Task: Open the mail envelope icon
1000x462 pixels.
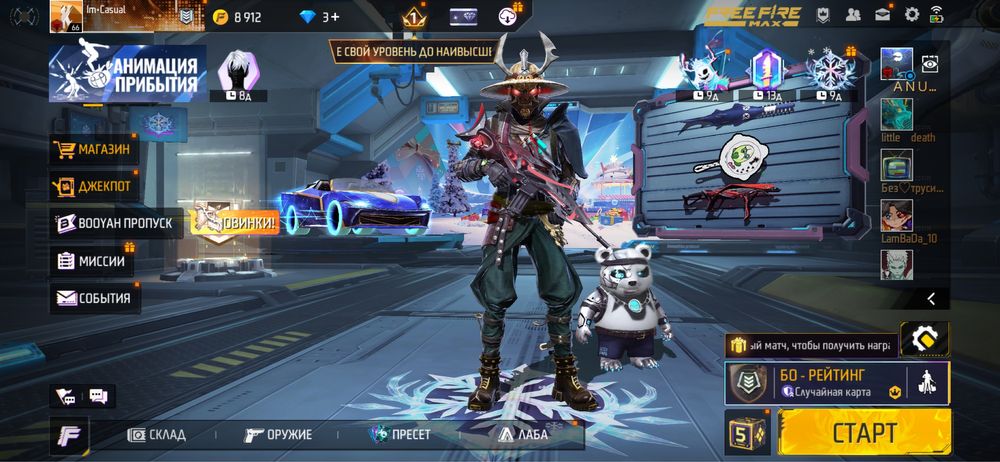Action: (883, 15)
